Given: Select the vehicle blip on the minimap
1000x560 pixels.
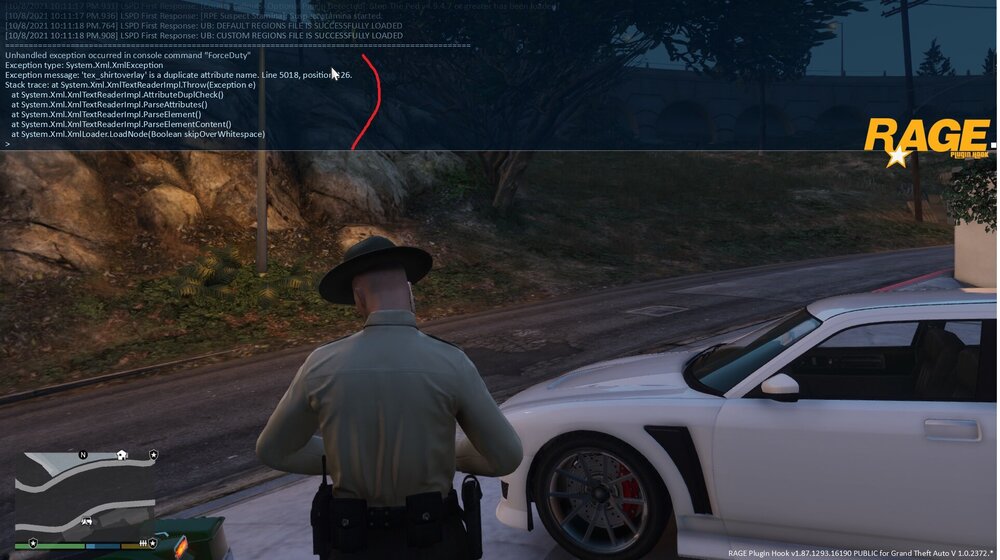Looking at the screenshot, I should [87, 521].
